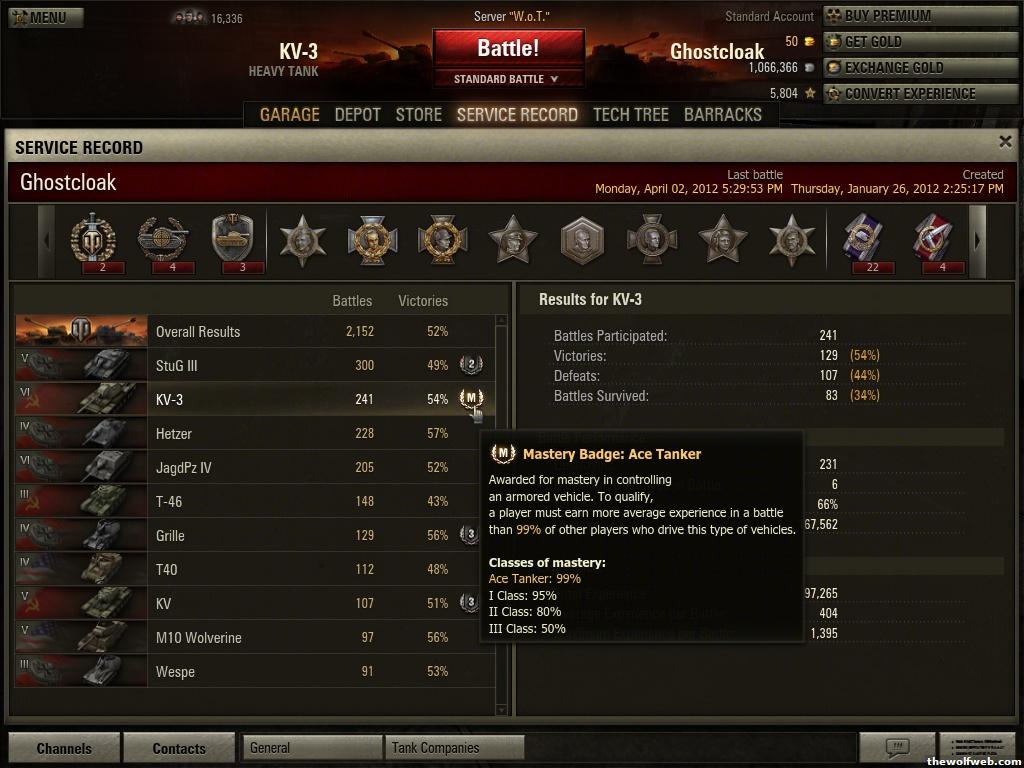Open the Channels button

pyautogui.click(x=64, y=748)
